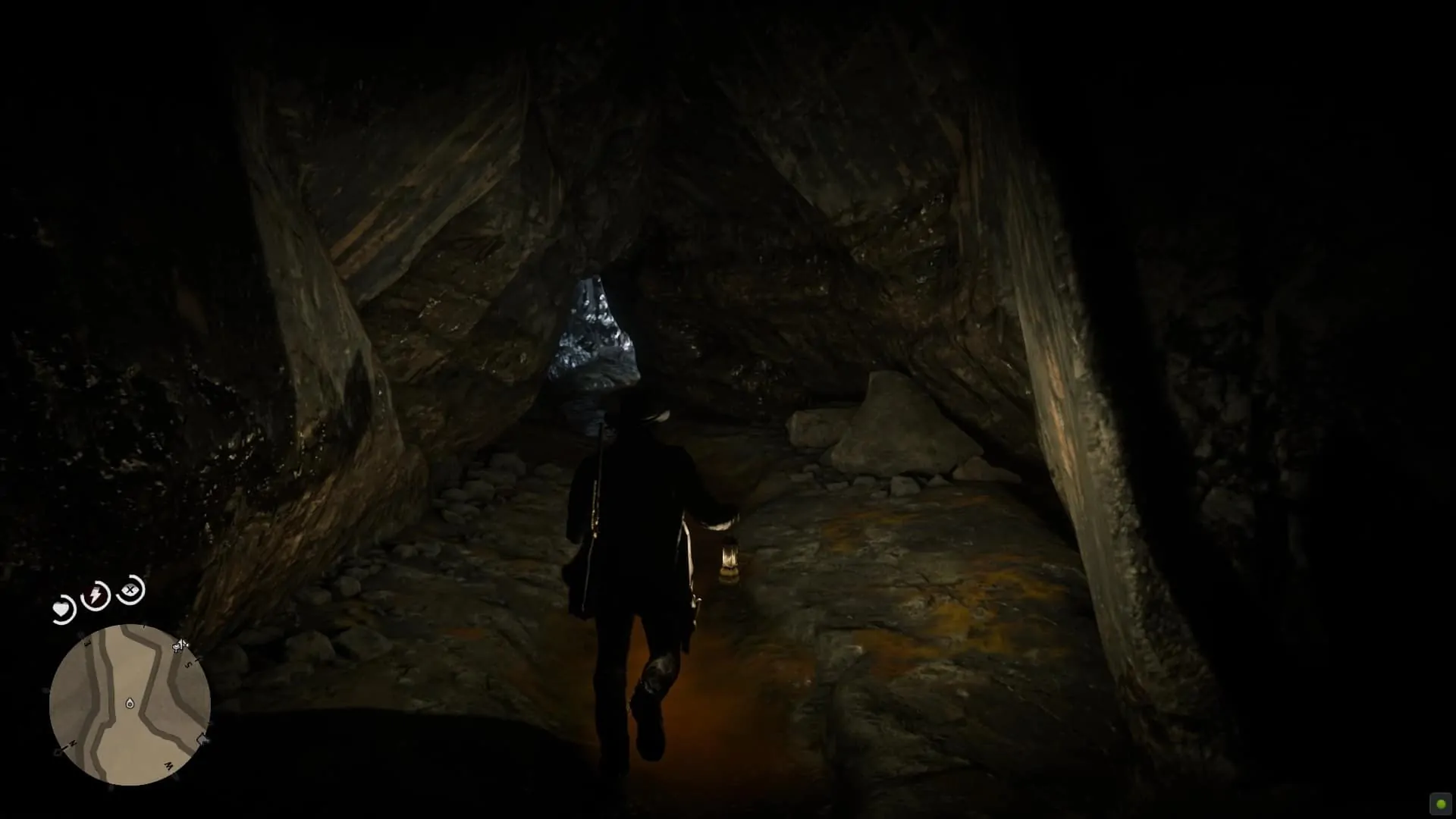Screen dimensions: 1456x819
Task: Open the circular cave minimap
Action: coord(130,704)
